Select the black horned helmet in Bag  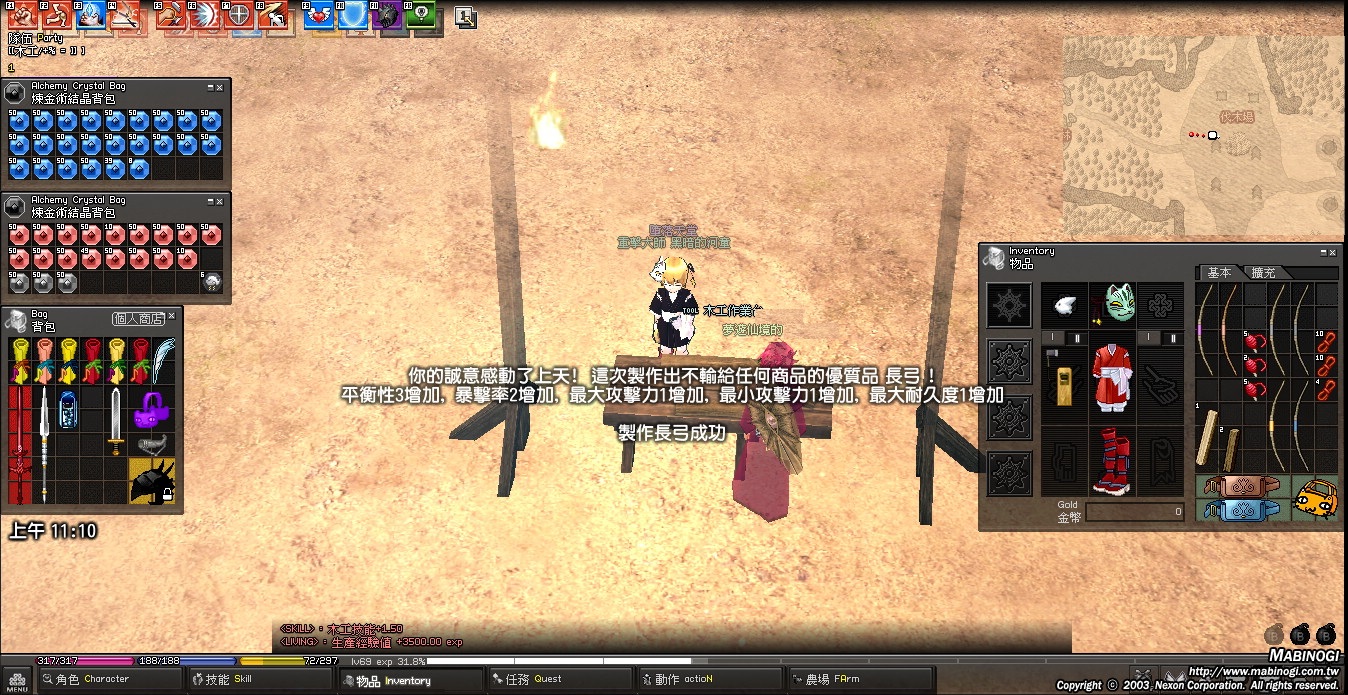(152, 481)
